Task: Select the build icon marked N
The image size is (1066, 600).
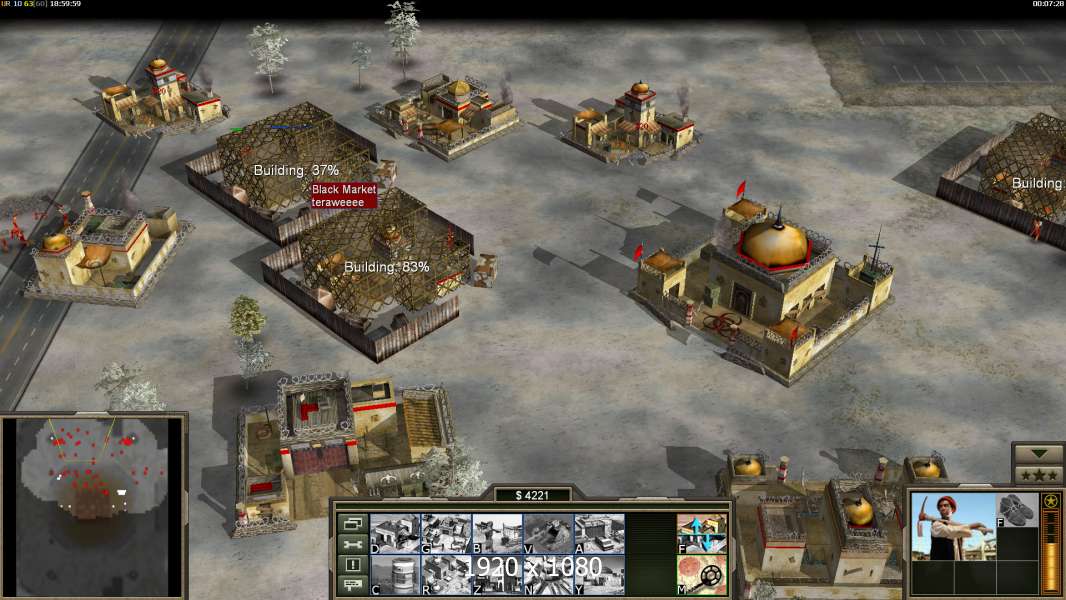Action: [x=548, y=574]
